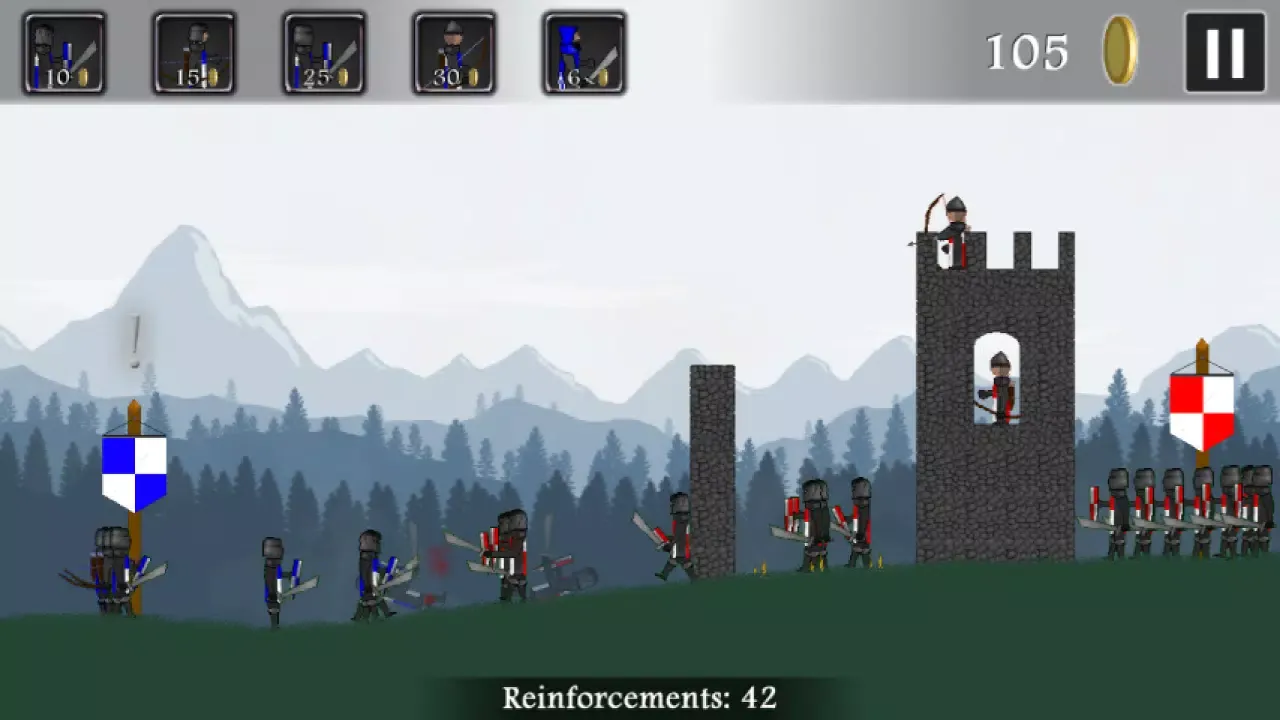This screenshot has height=720, width=1280.
Task: Select the short stone pillar
Action: click(712, 470)
